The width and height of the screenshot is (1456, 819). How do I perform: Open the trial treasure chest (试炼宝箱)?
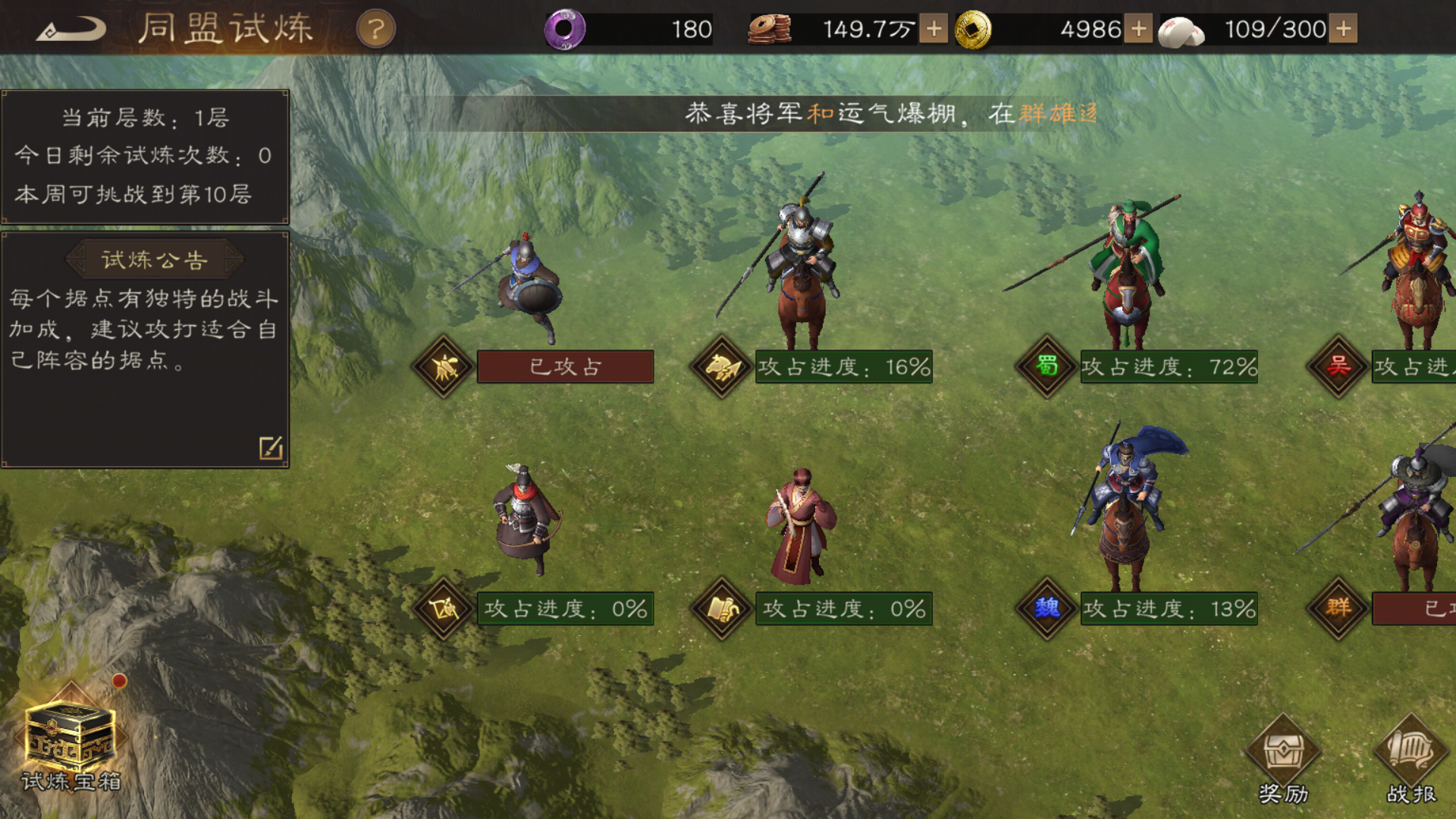[x=71, y=739]
